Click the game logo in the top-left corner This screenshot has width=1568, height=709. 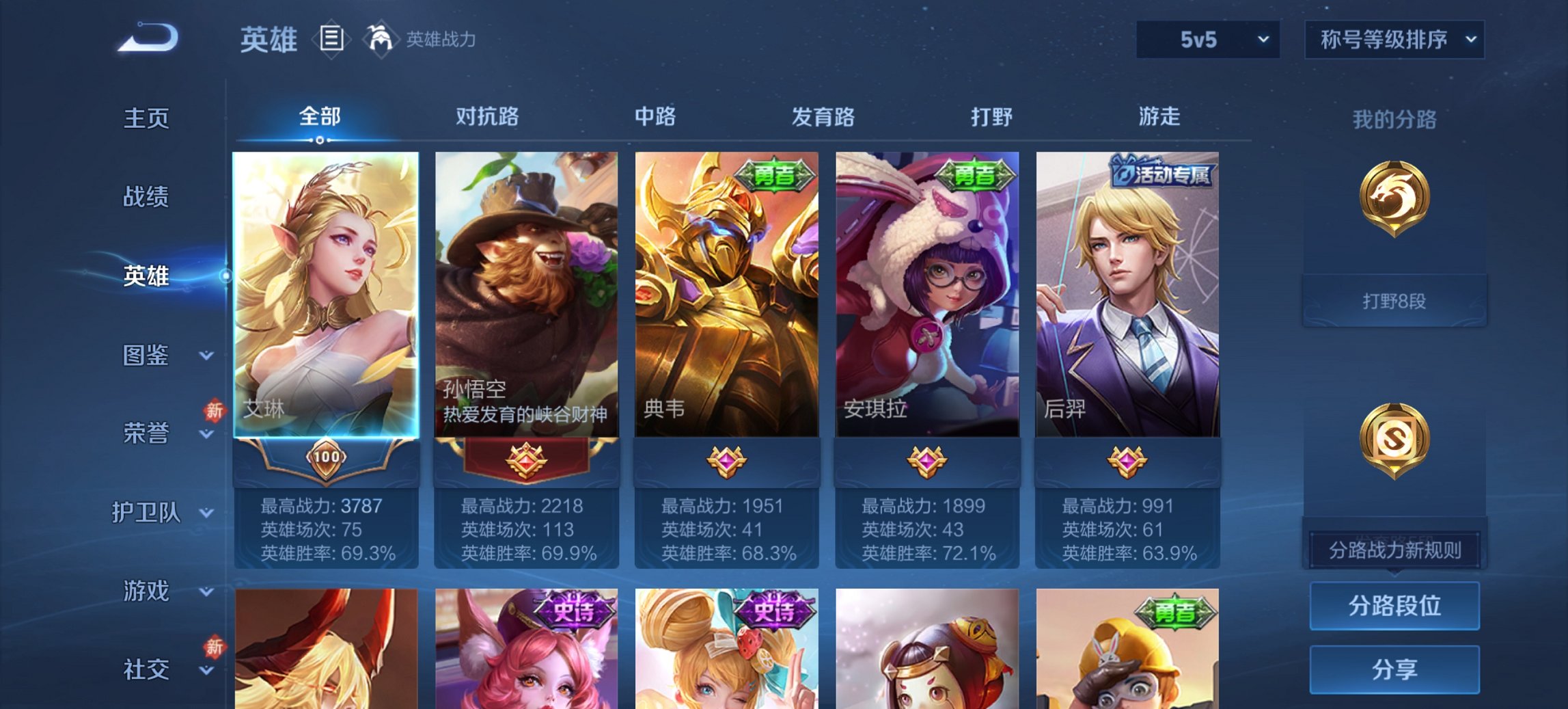[x=146, y=38]
